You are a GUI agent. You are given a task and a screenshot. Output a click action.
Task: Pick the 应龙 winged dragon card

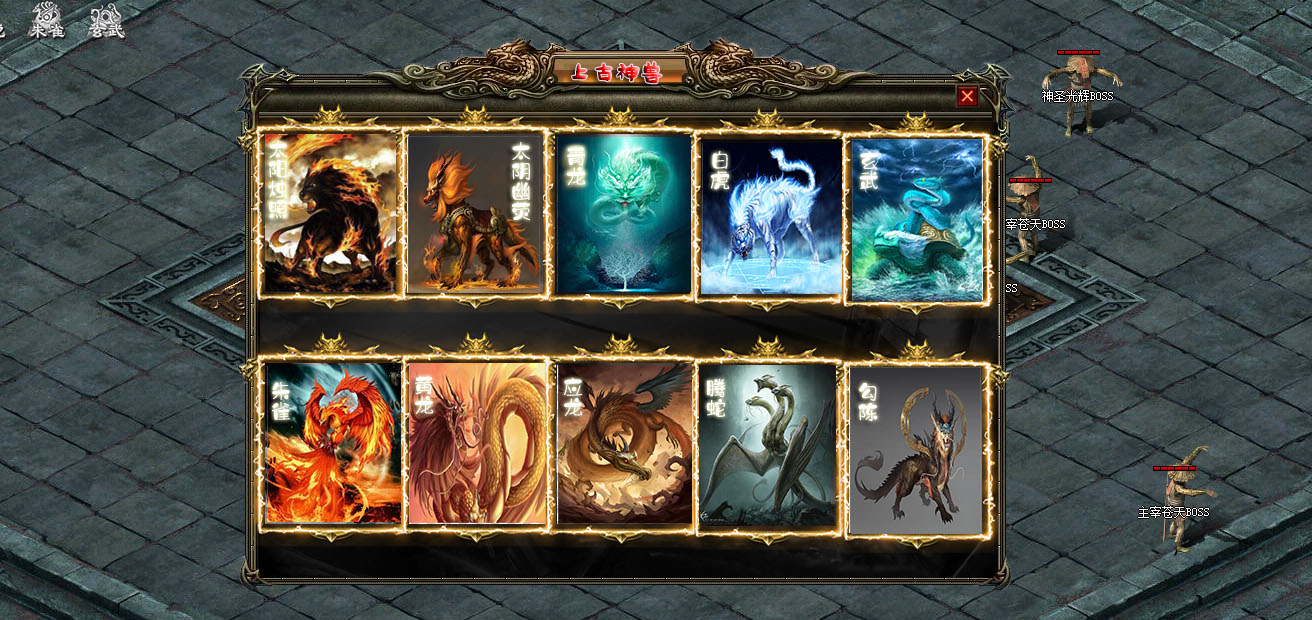(x=623, y=442)
